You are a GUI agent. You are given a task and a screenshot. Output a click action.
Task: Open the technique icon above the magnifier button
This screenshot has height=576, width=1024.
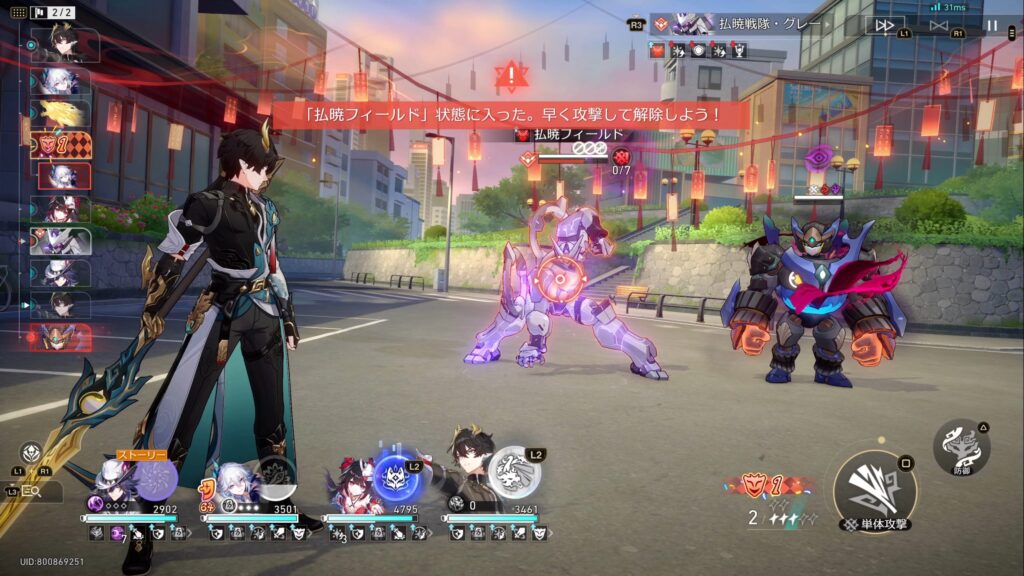tap(30, 452)
